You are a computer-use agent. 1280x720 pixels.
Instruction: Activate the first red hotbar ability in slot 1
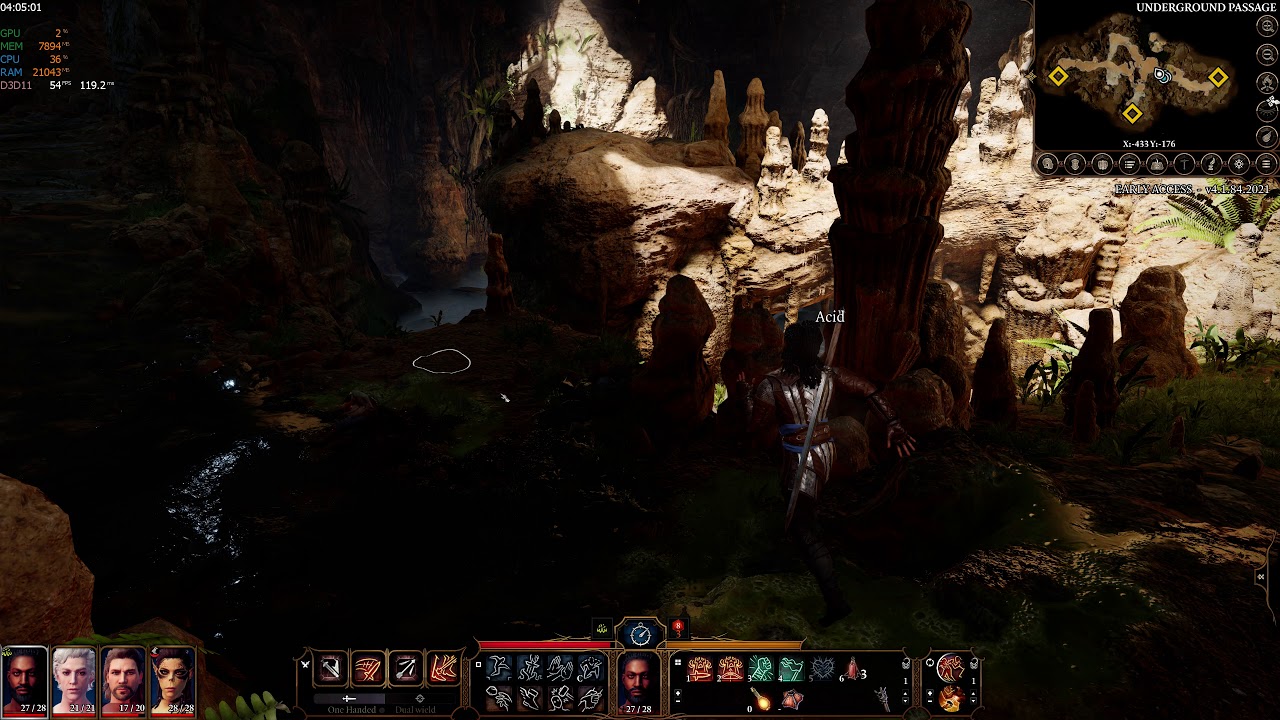[x=700, y=669]
